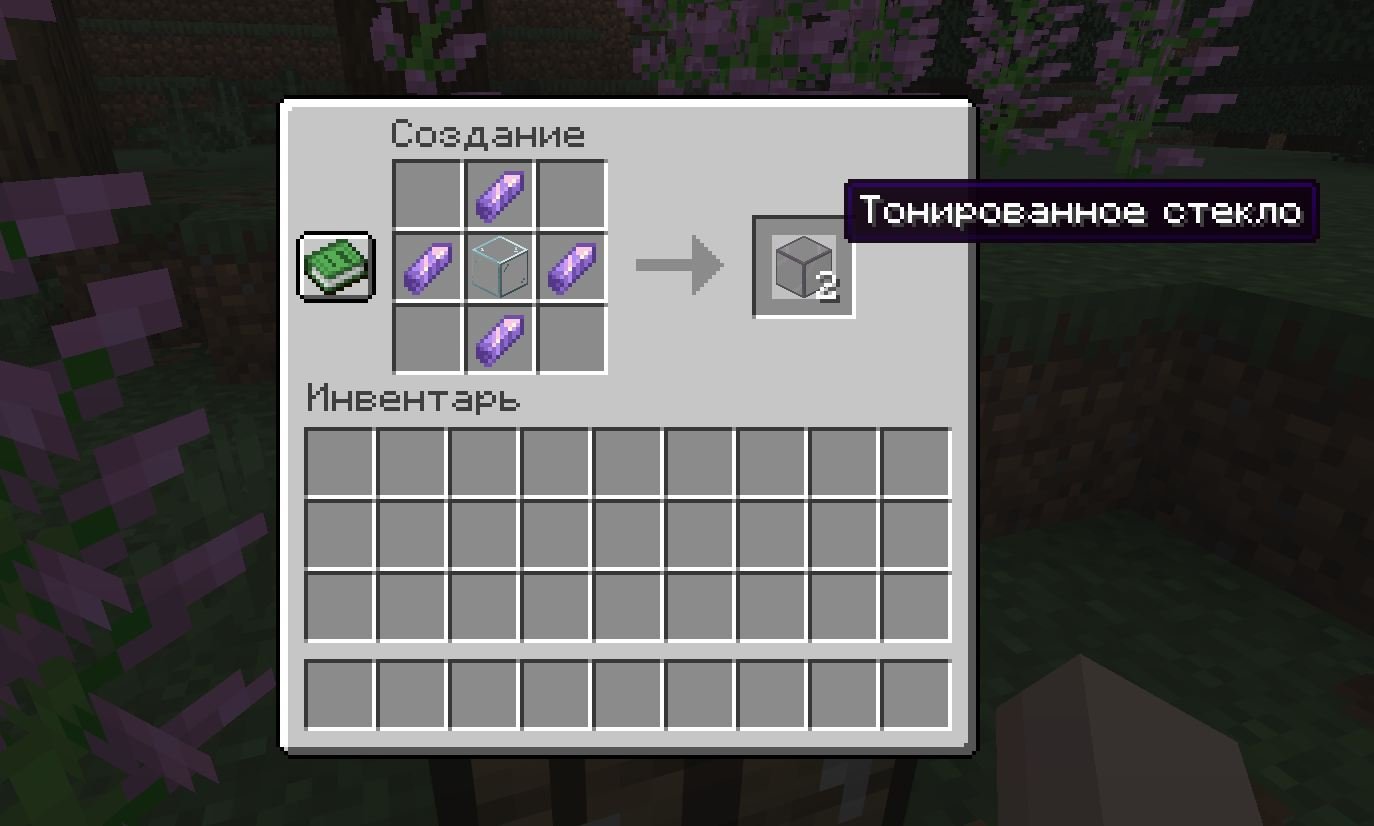Click the amethyst shard in the bottom crafting slot
Screen dimensions: 1374x826
click(x=499, y=340)
